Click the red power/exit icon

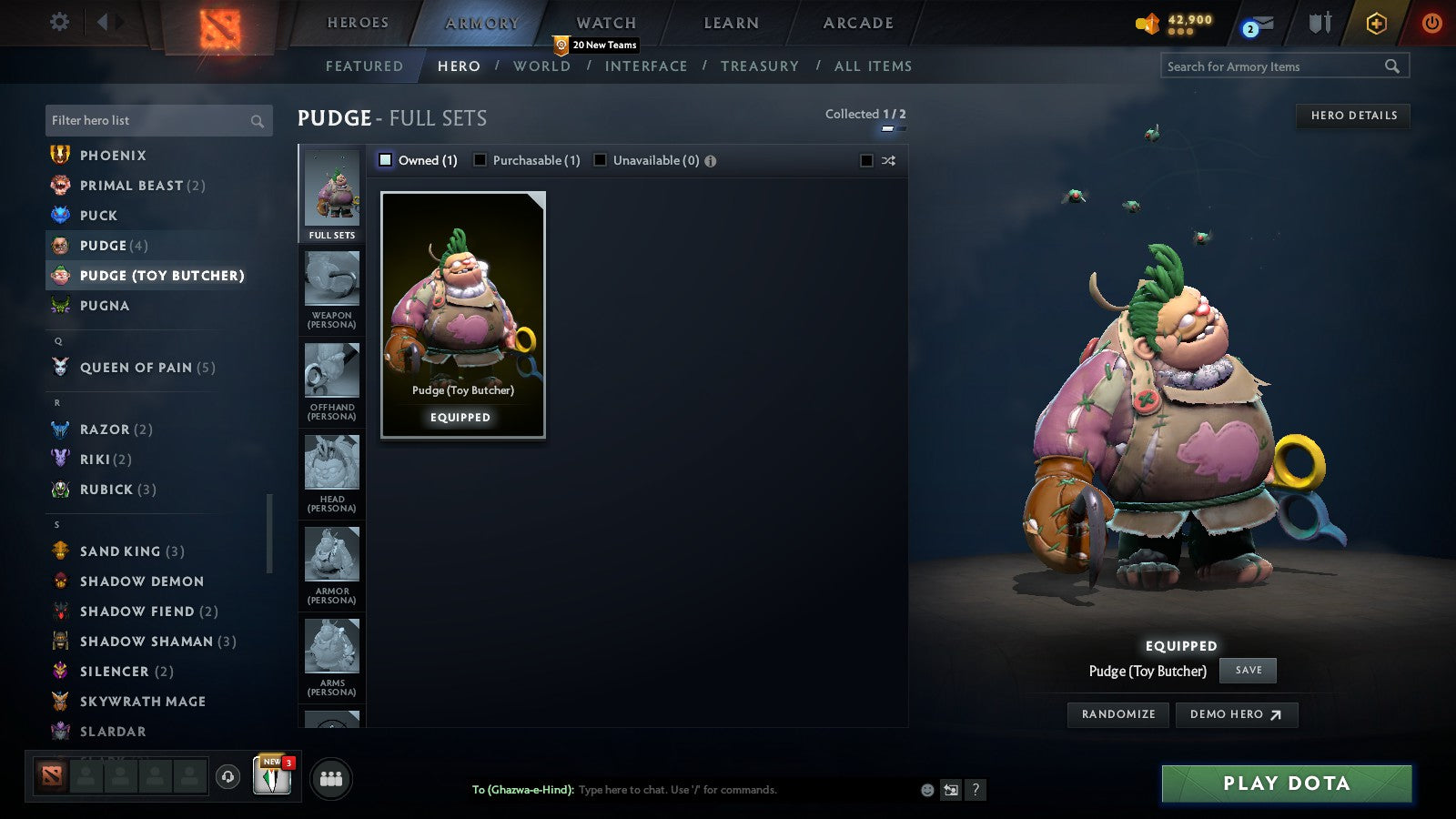(1431, 22)
